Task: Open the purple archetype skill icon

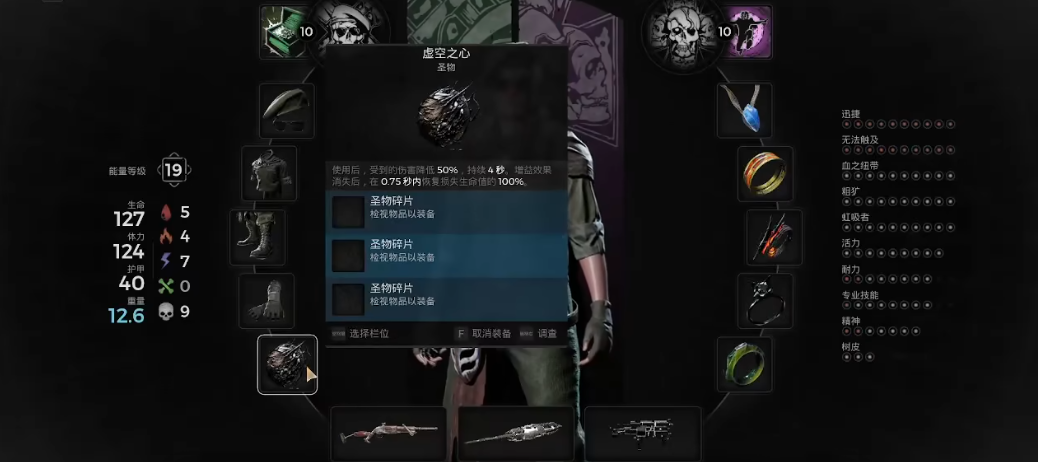Action: tap(750, 32)
